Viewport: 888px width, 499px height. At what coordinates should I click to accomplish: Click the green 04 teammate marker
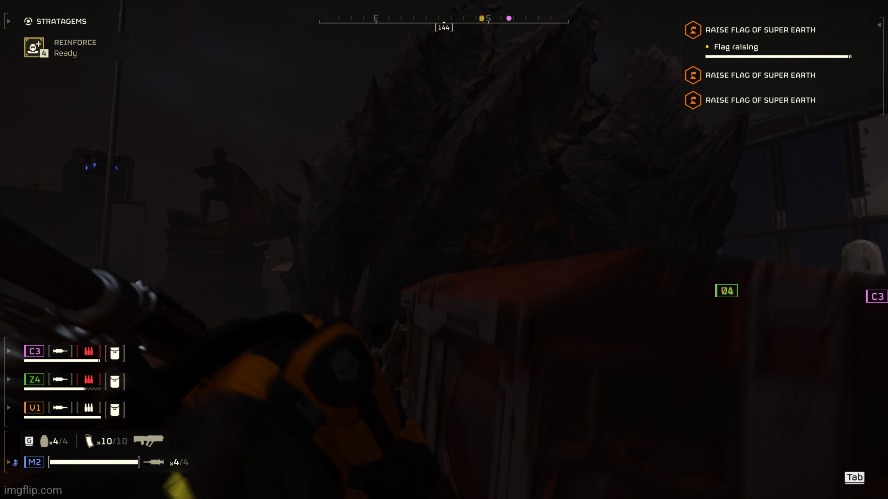tap(727, 291)
